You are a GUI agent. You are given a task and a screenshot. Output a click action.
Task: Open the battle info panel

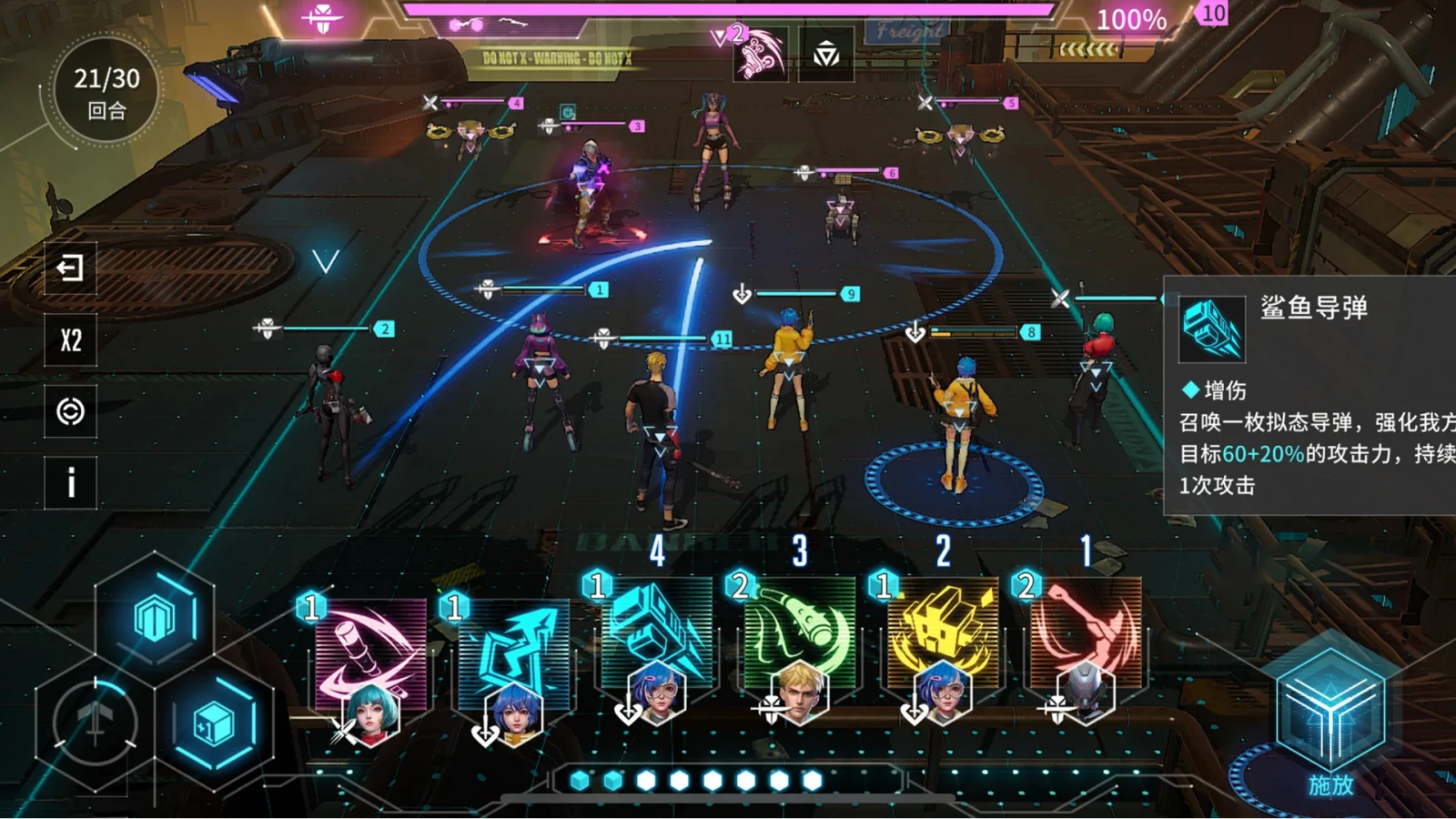(70, 482)
